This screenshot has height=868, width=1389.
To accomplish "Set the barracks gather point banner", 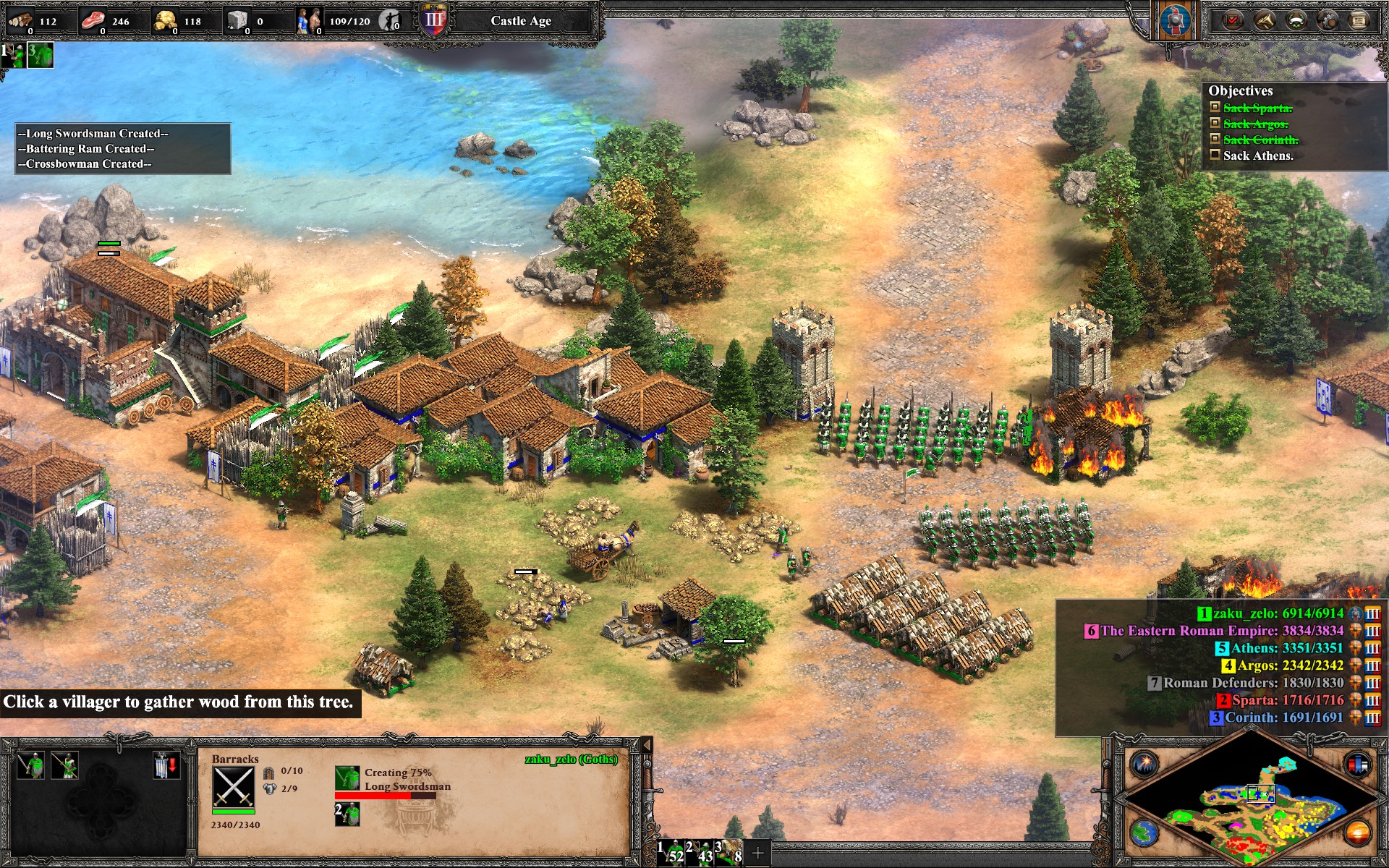I will tap(166, 765).
